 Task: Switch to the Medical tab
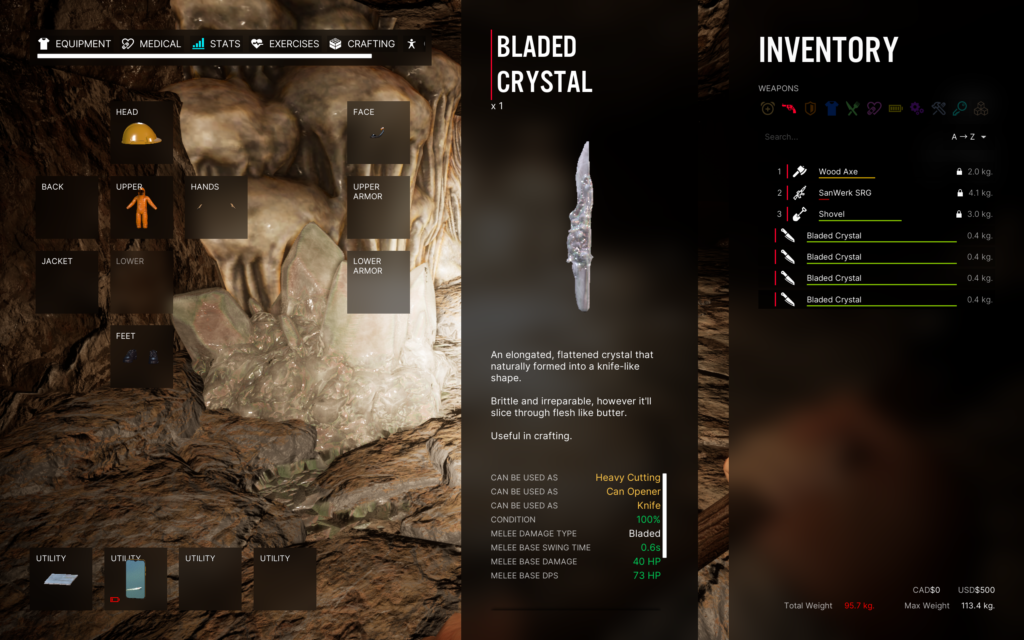[x=151, y=44]
